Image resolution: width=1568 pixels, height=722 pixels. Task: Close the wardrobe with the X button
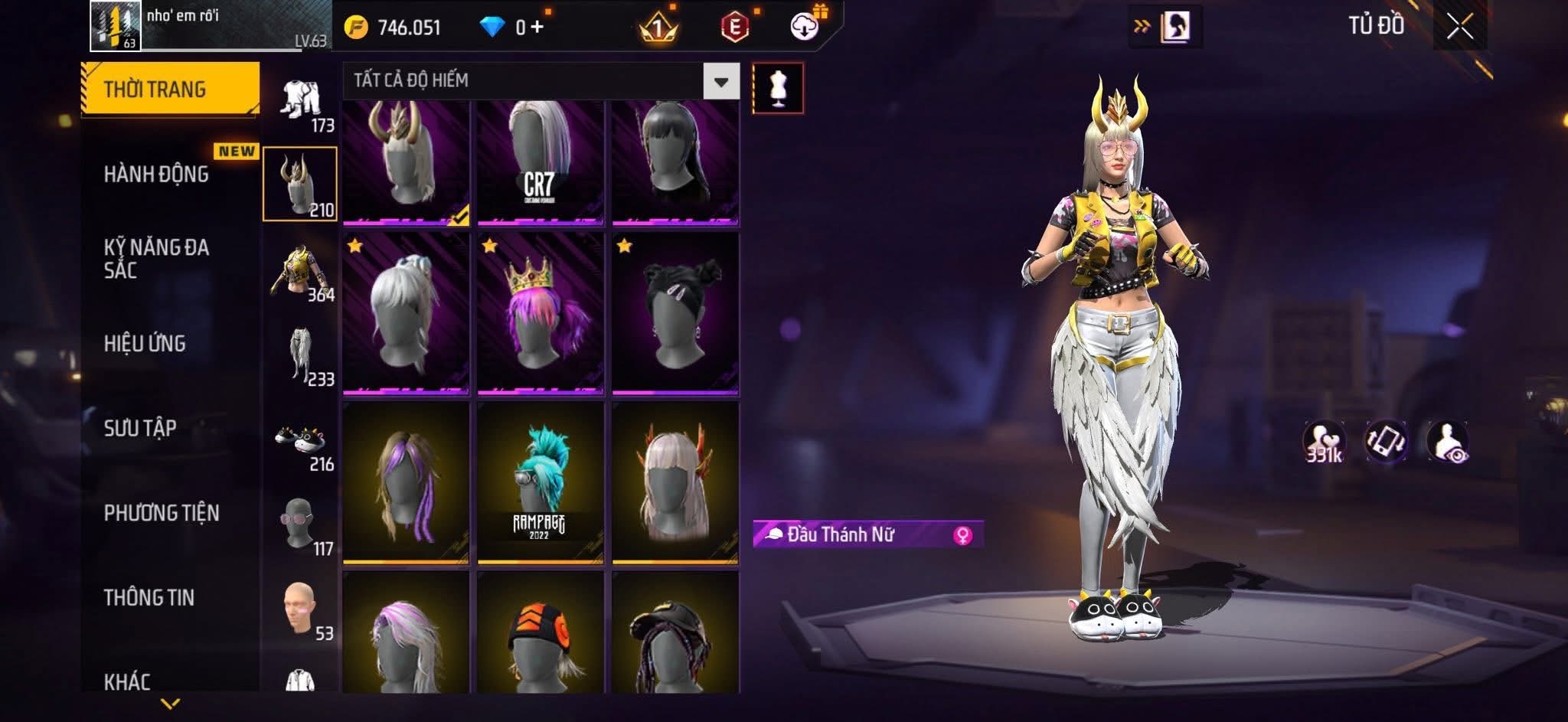tap(1459, 28)
